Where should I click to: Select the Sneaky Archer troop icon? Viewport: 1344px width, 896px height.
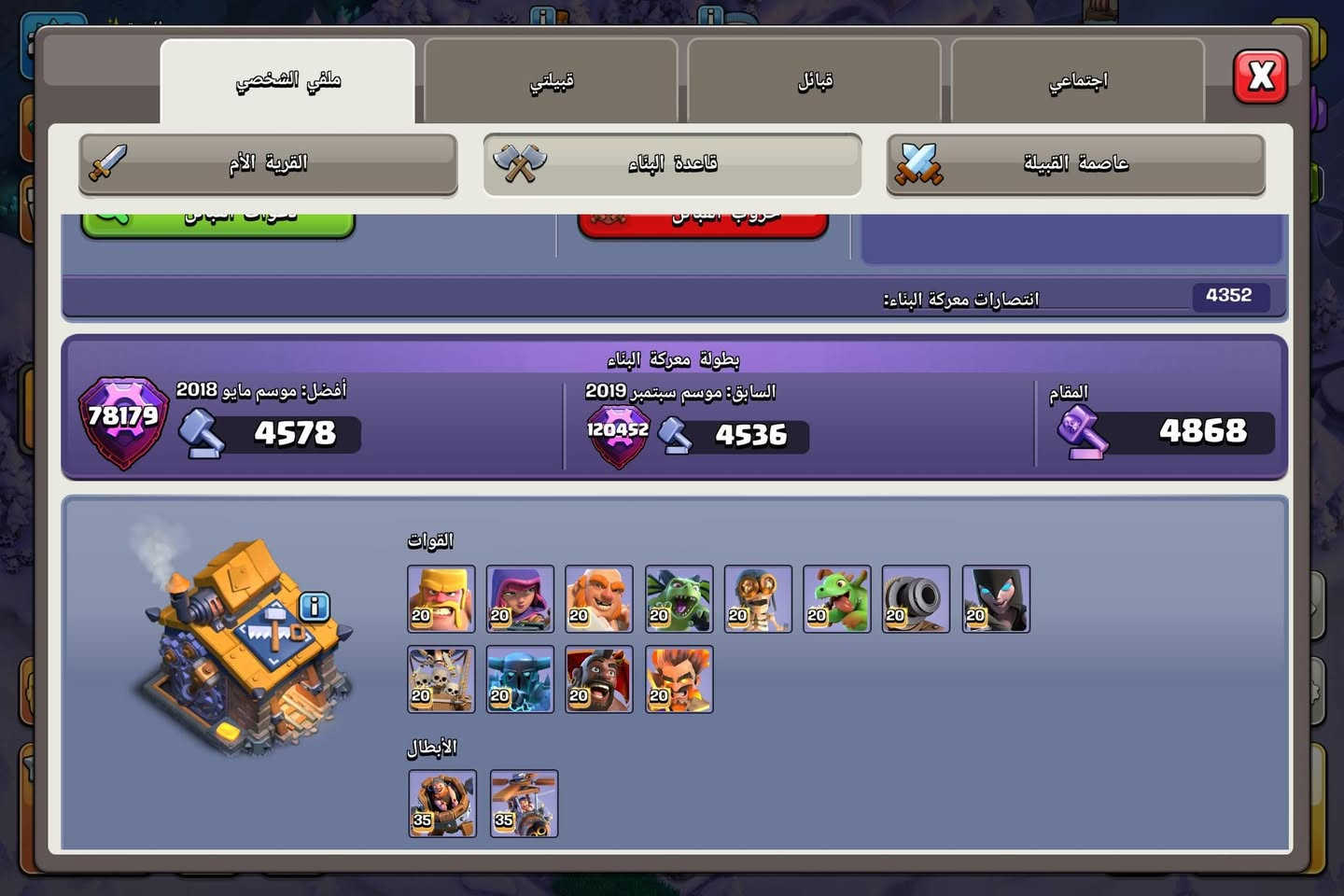(520, 598)
